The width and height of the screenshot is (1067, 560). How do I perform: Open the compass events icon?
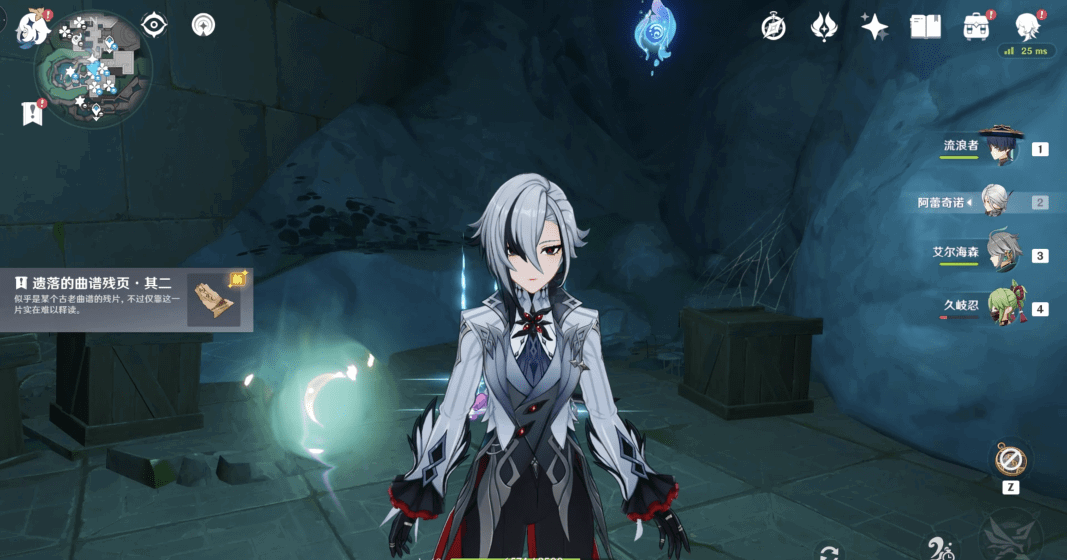(x=773, y=27)
